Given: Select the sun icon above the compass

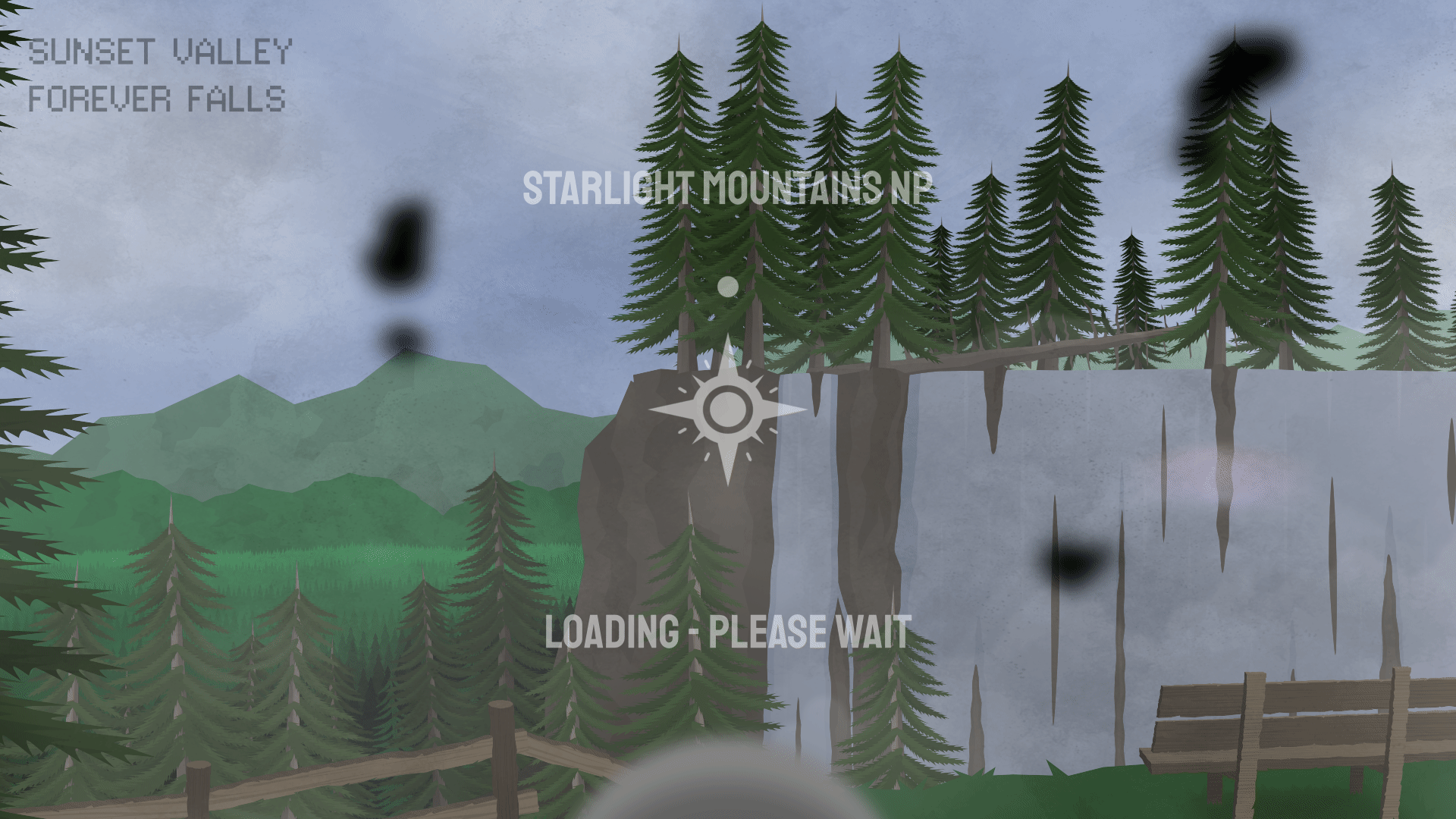Looking at the screenshot, I should coord(726,287).
